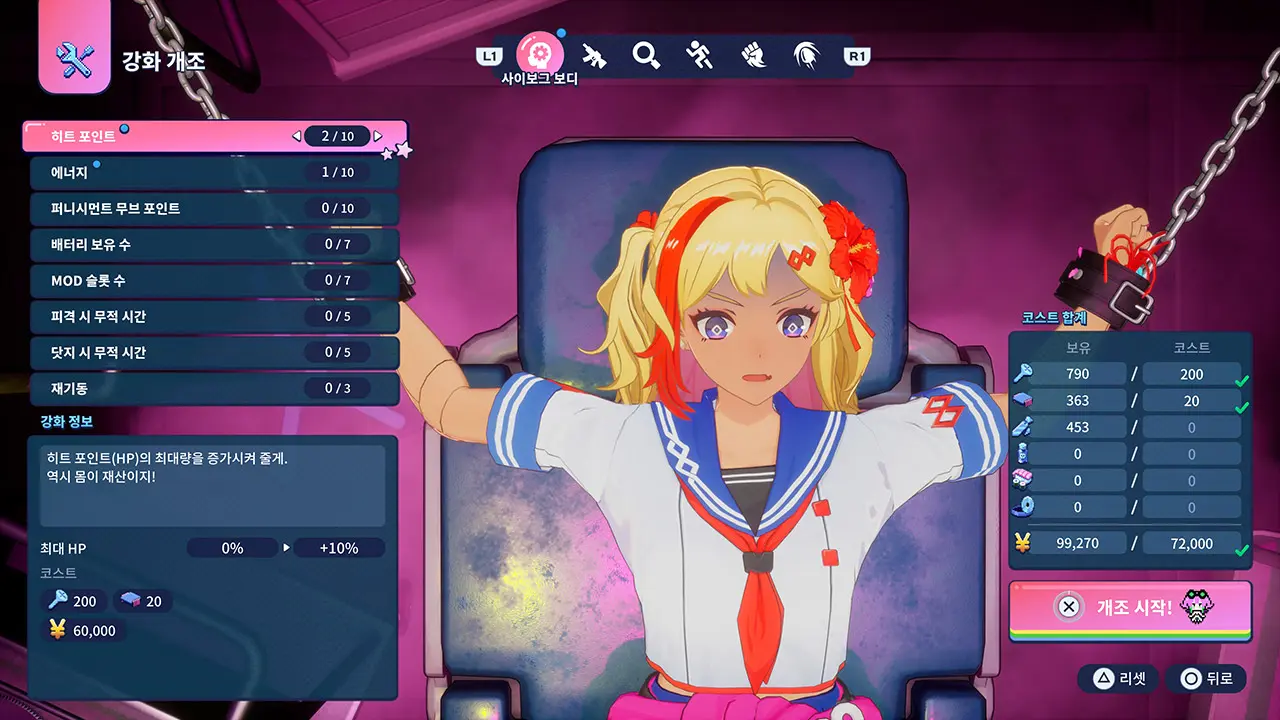This screenshot has width=1280, height=720.
Task: Select the 에너지 upgrade row
Action: click(200, 172)
